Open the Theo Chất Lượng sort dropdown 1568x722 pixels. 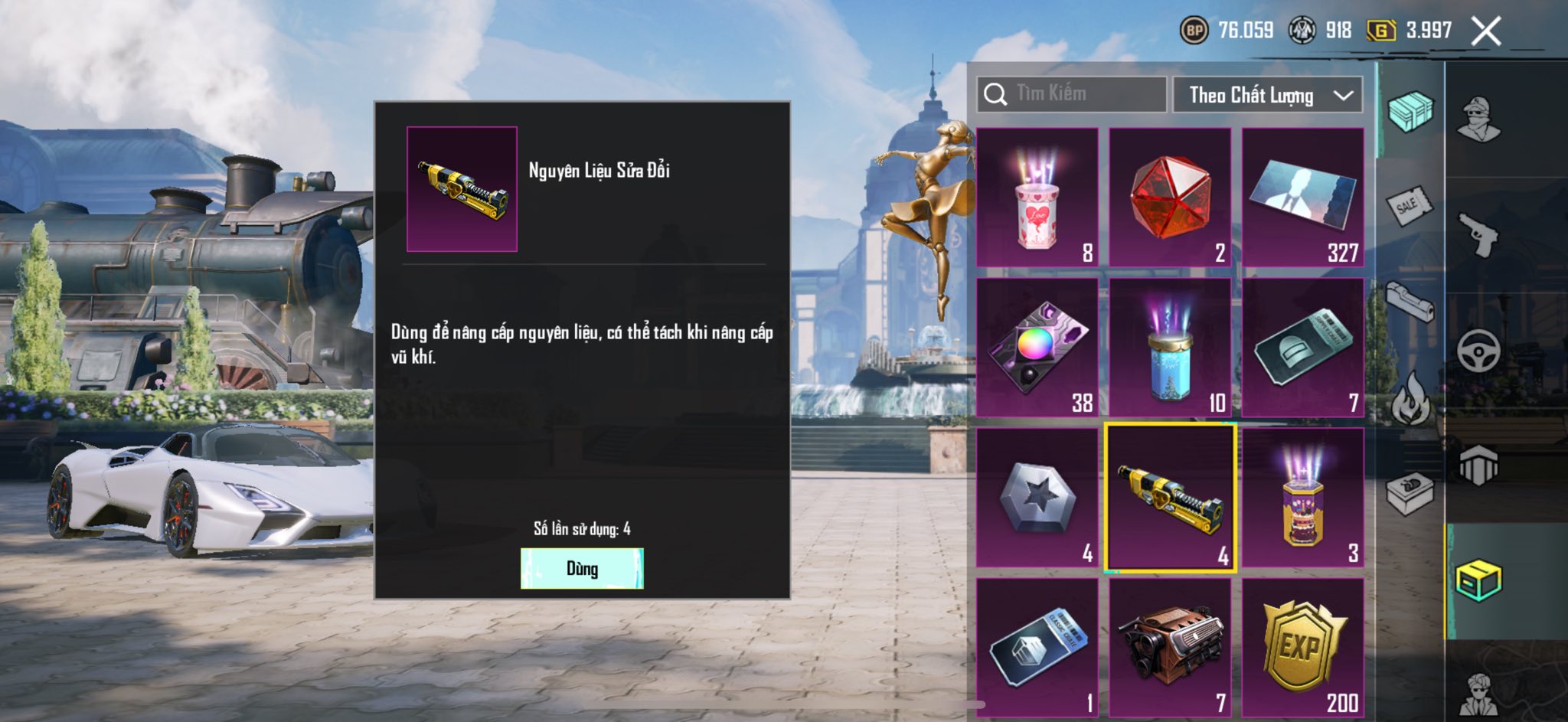pos(1267,95)
